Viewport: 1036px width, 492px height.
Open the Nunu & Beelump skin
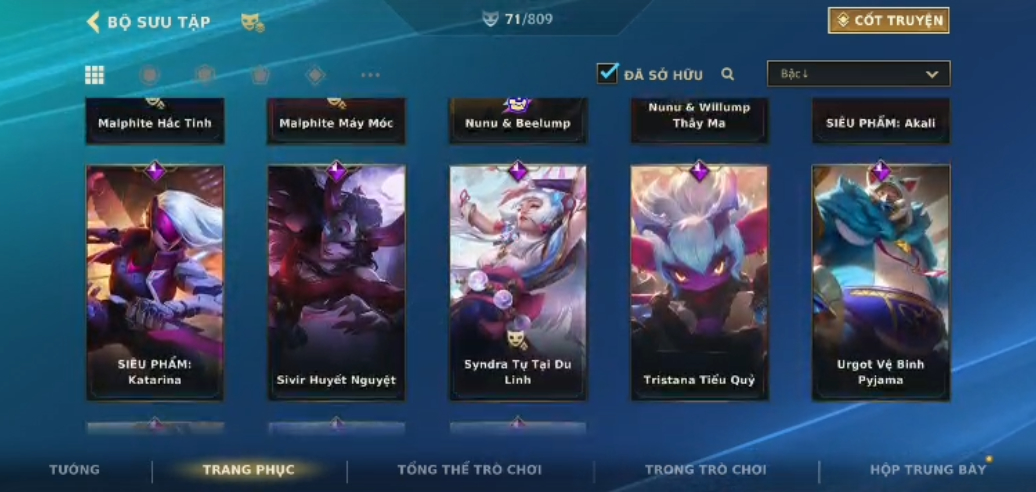(517, 121)
